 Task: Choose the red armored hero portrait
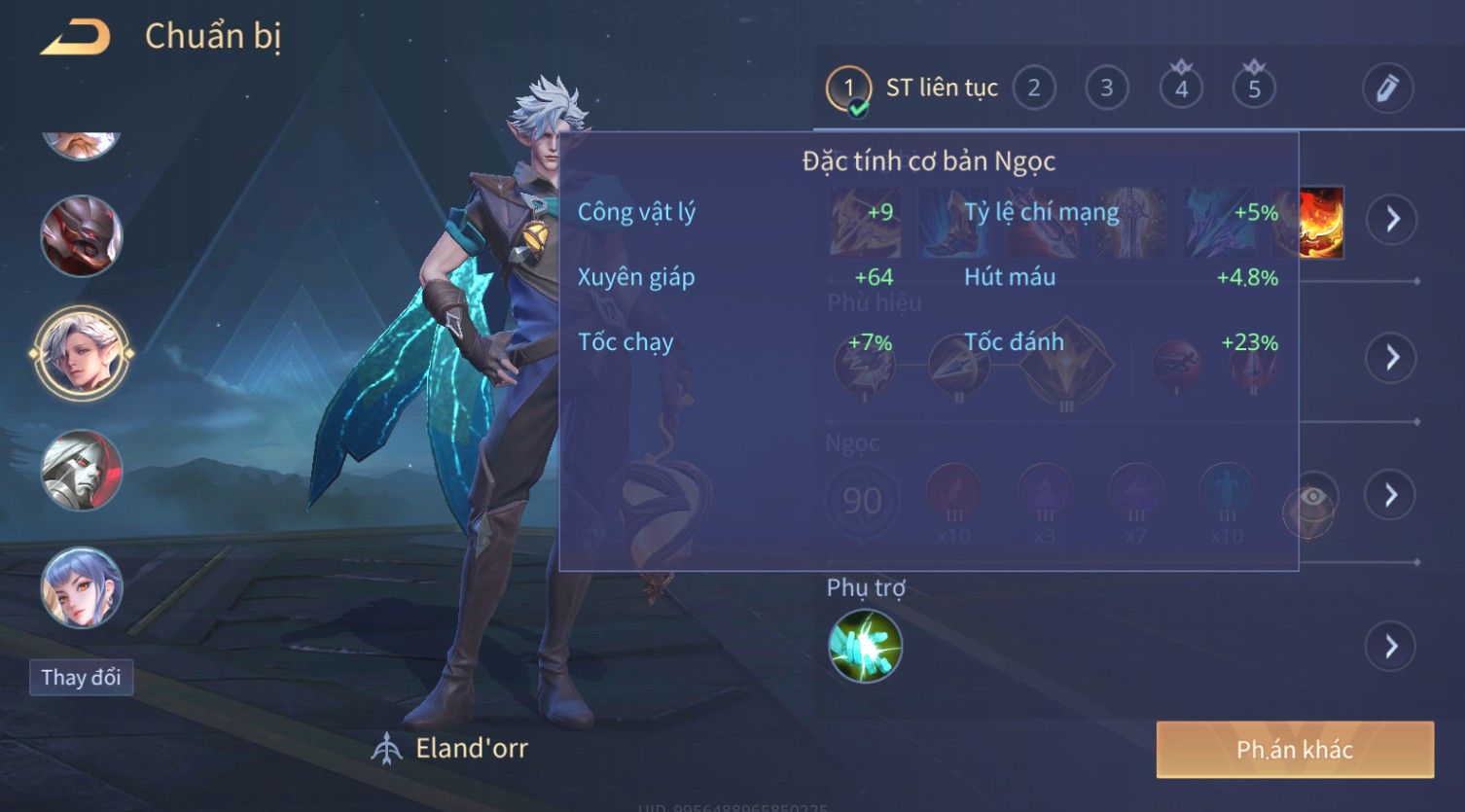[81, 236]
